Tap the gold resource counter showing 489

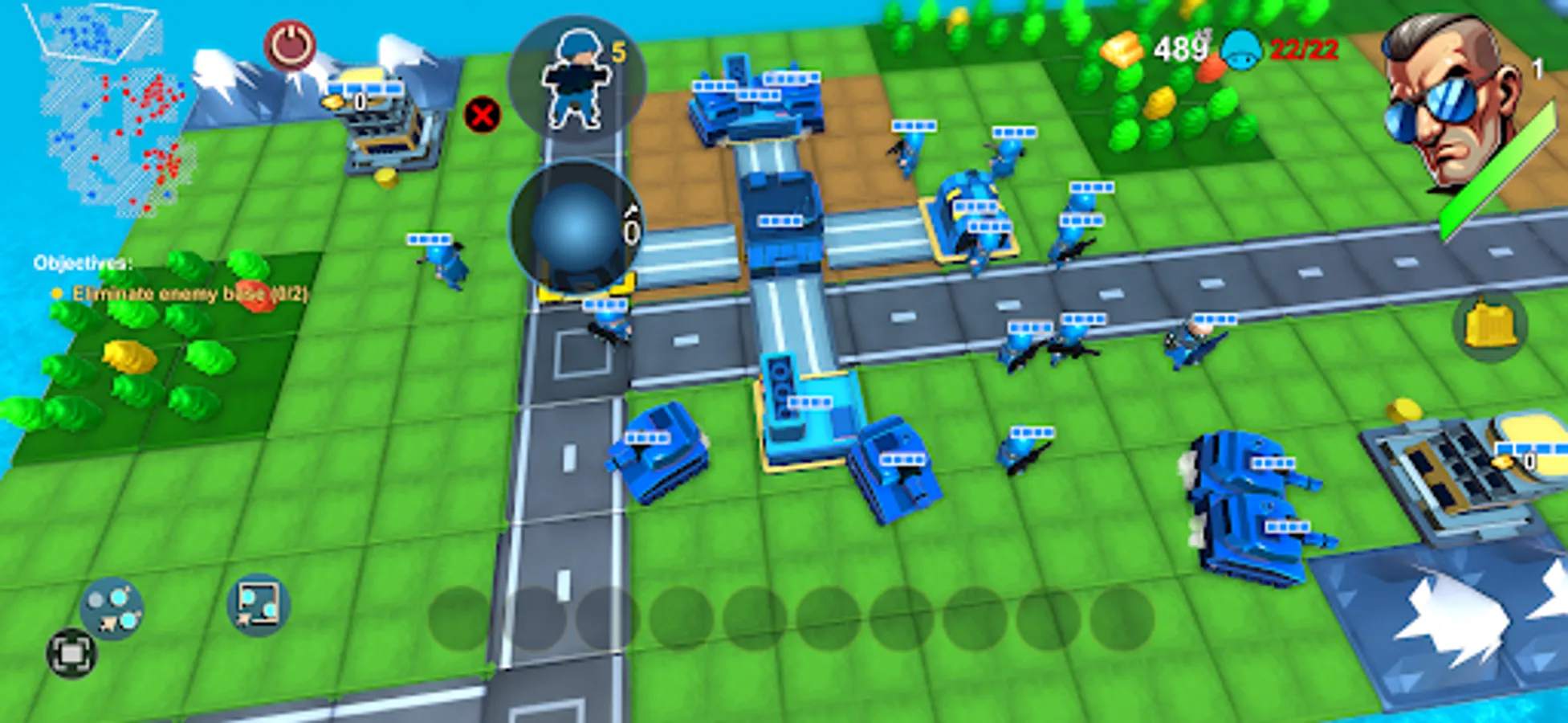[x=1175, y=47]
